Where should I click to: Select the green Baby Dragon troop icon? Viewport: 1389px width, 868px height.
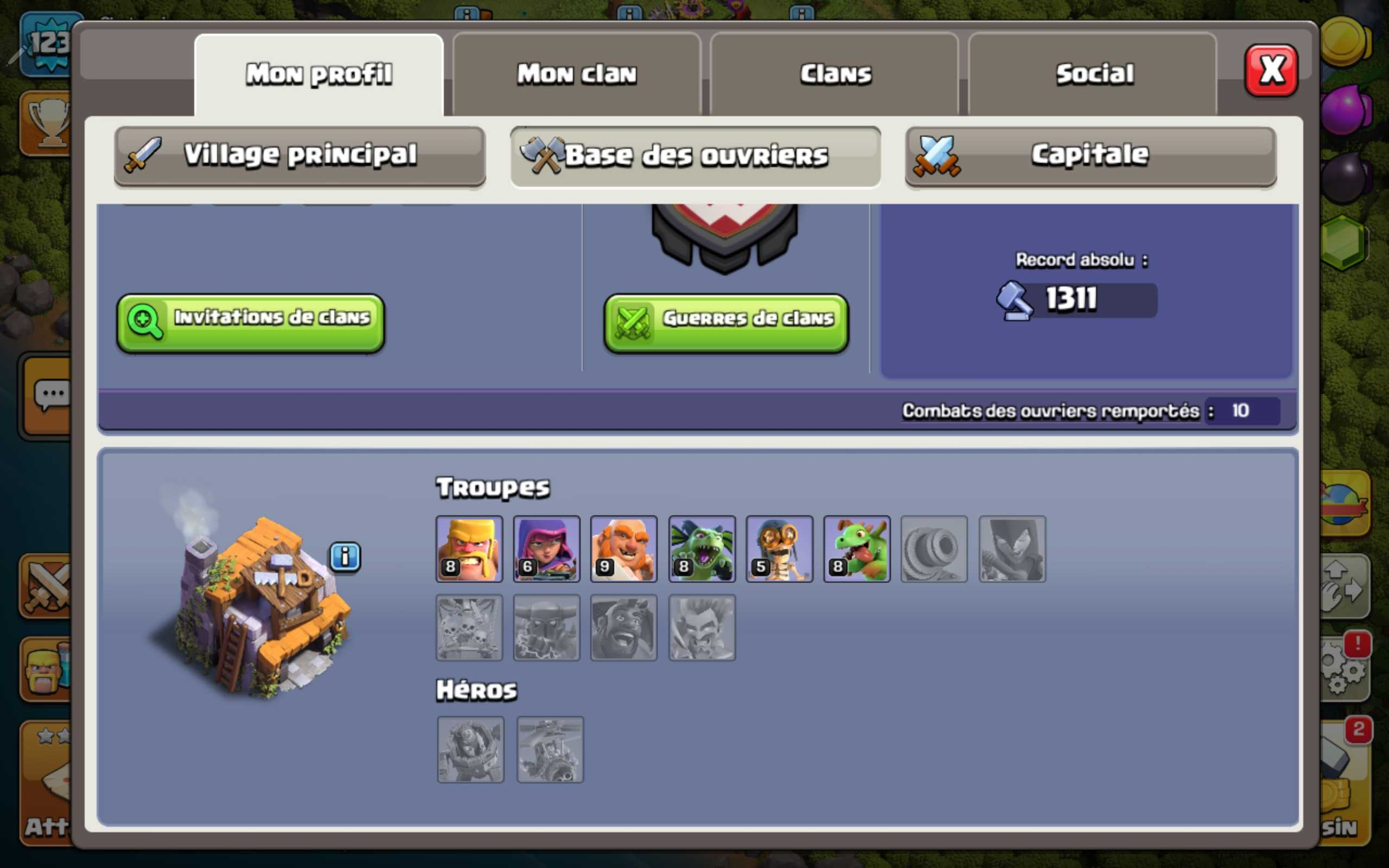[x=856, y=549]
